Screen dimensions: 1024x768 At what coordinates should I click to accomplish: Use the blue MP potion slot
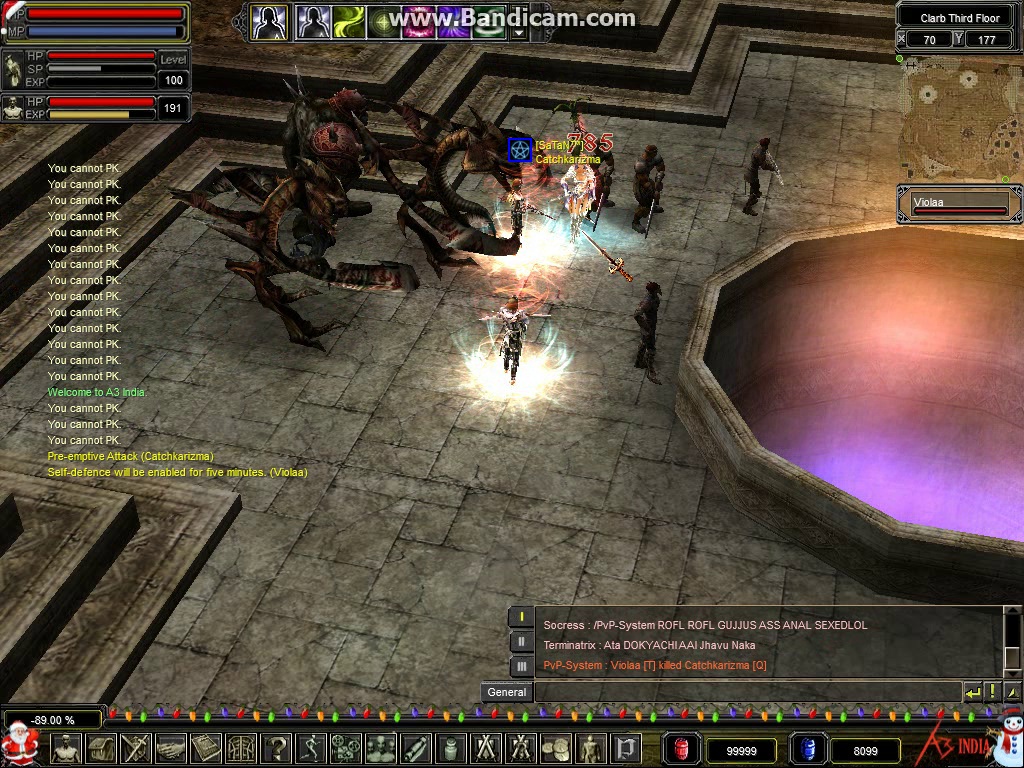click(x=808, y=748)
